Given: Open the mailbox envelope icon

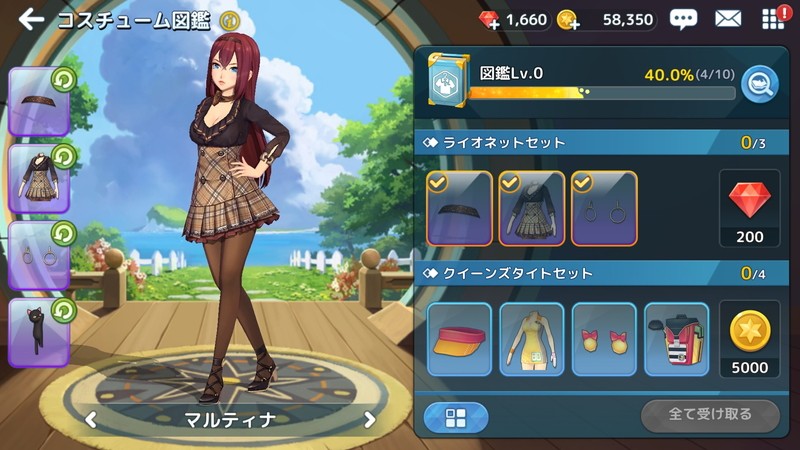Looking at the screenshot, I should tap(728, 19).
